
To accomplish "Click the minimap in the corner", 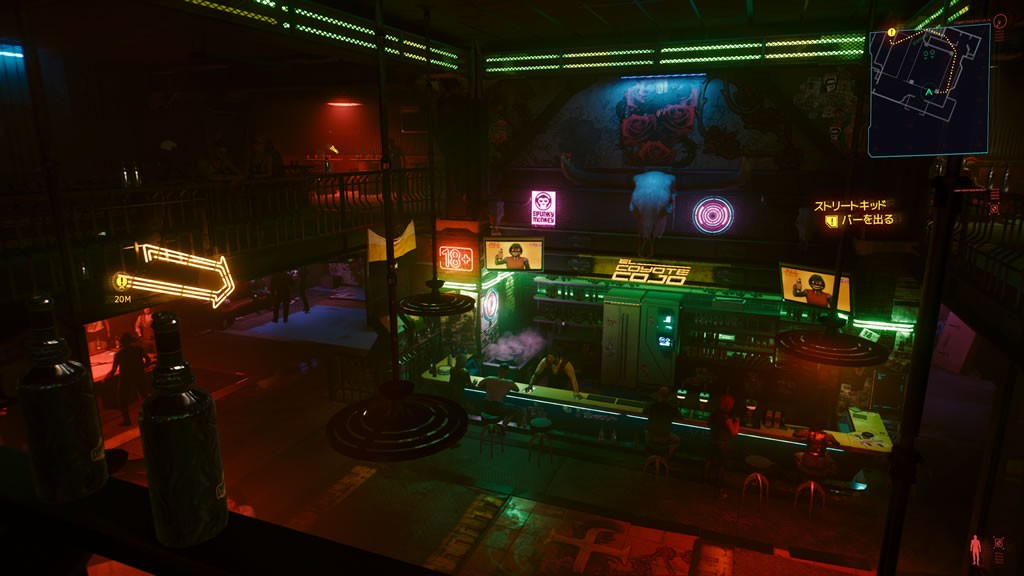I will tap(928, 89).
